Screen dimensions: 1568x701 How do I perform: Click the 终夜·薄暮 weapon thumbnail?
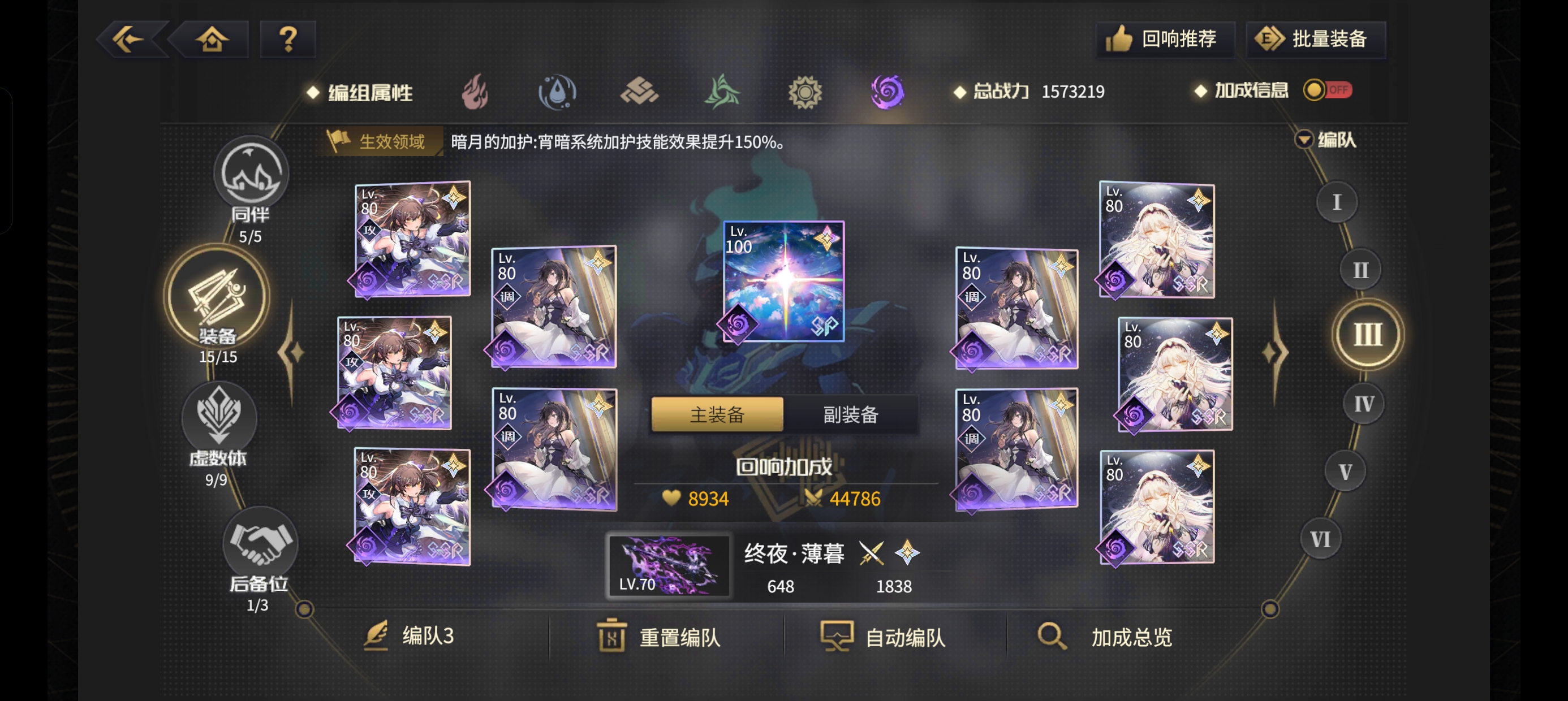pos(670,566)
